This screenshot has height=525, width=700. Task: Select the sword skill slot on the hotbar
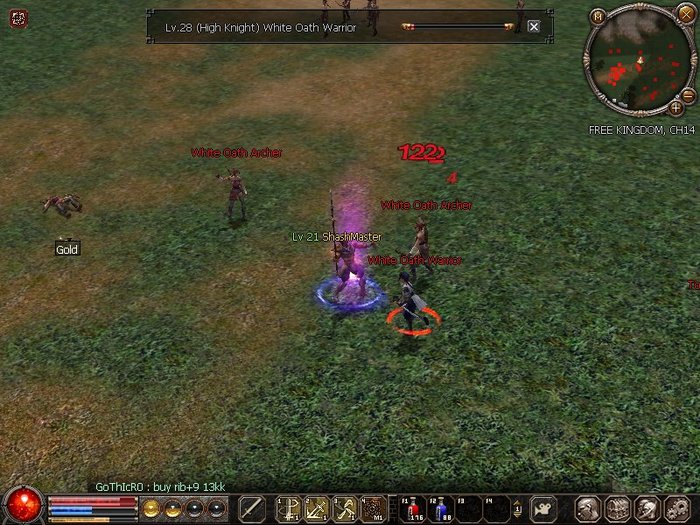(x=251, y=507)
